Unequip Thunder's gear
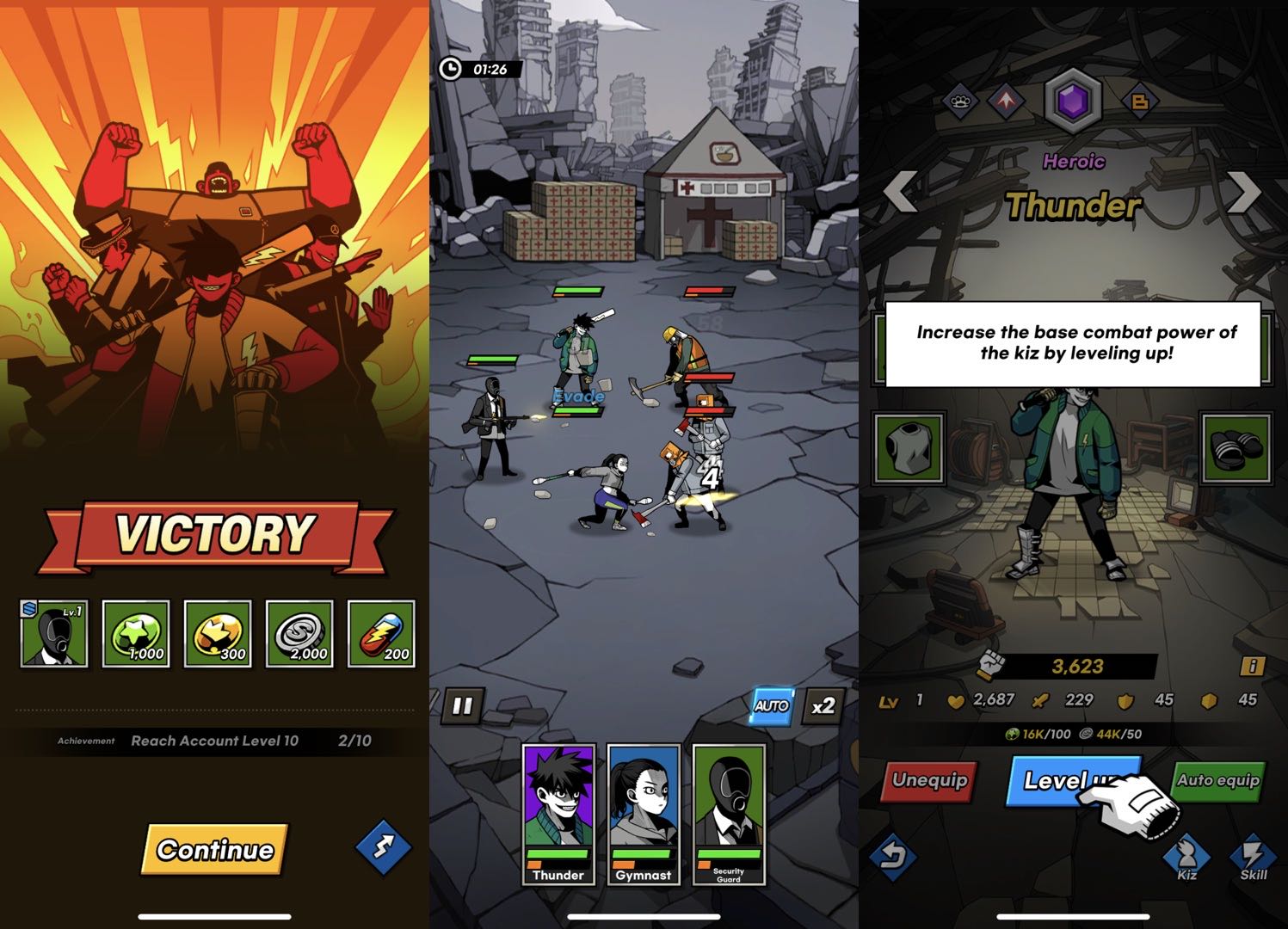Viewport: 1288px width, 929px height. point(930,781)
